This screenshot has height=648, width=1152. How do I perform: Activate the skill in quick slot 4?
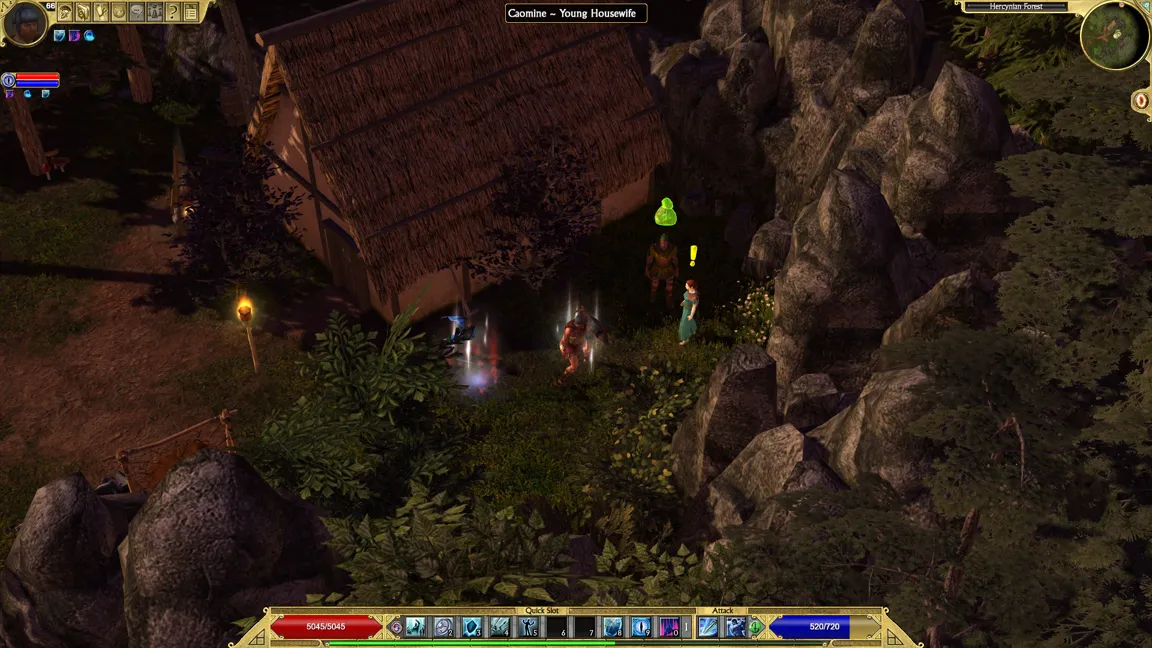coord(500,627)
